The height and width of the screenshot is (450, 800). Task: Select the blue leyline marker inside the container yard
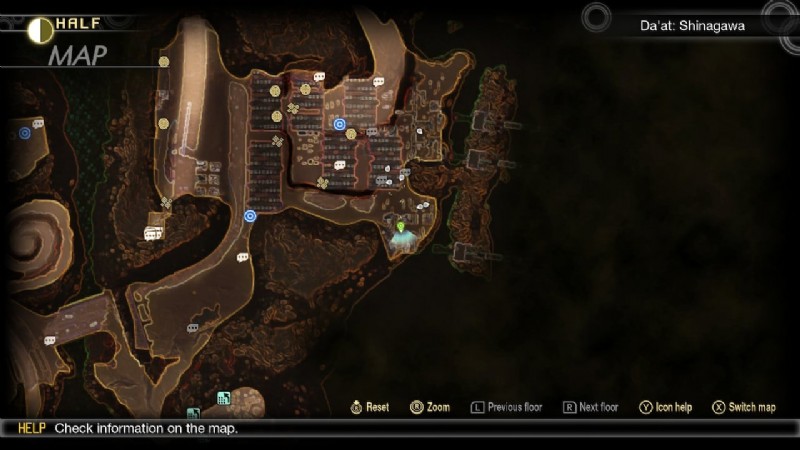pyautogui.click(x=340, y=124)
